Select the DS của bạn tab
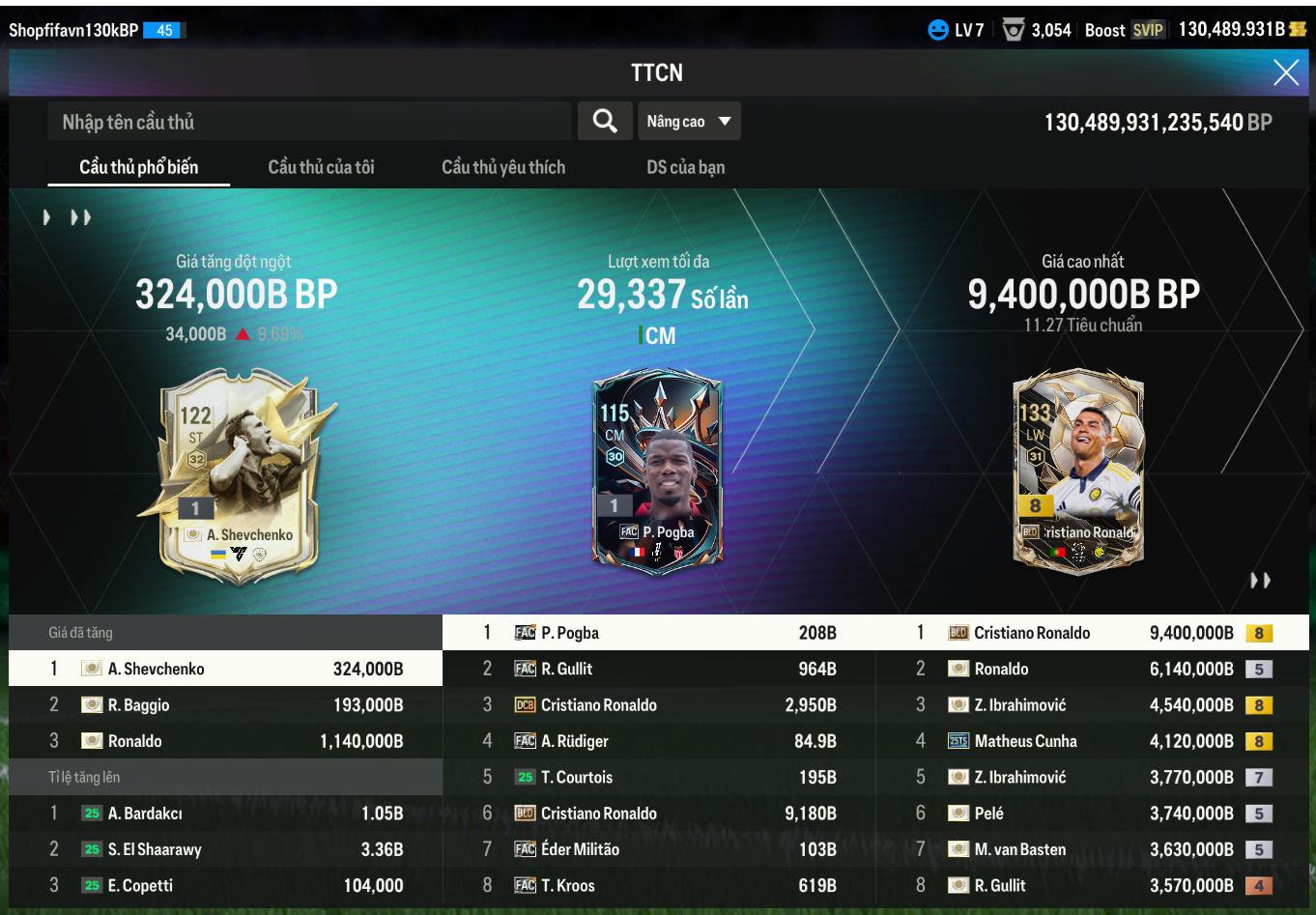This screenshot has width=1316, height=915. point(685,167)
